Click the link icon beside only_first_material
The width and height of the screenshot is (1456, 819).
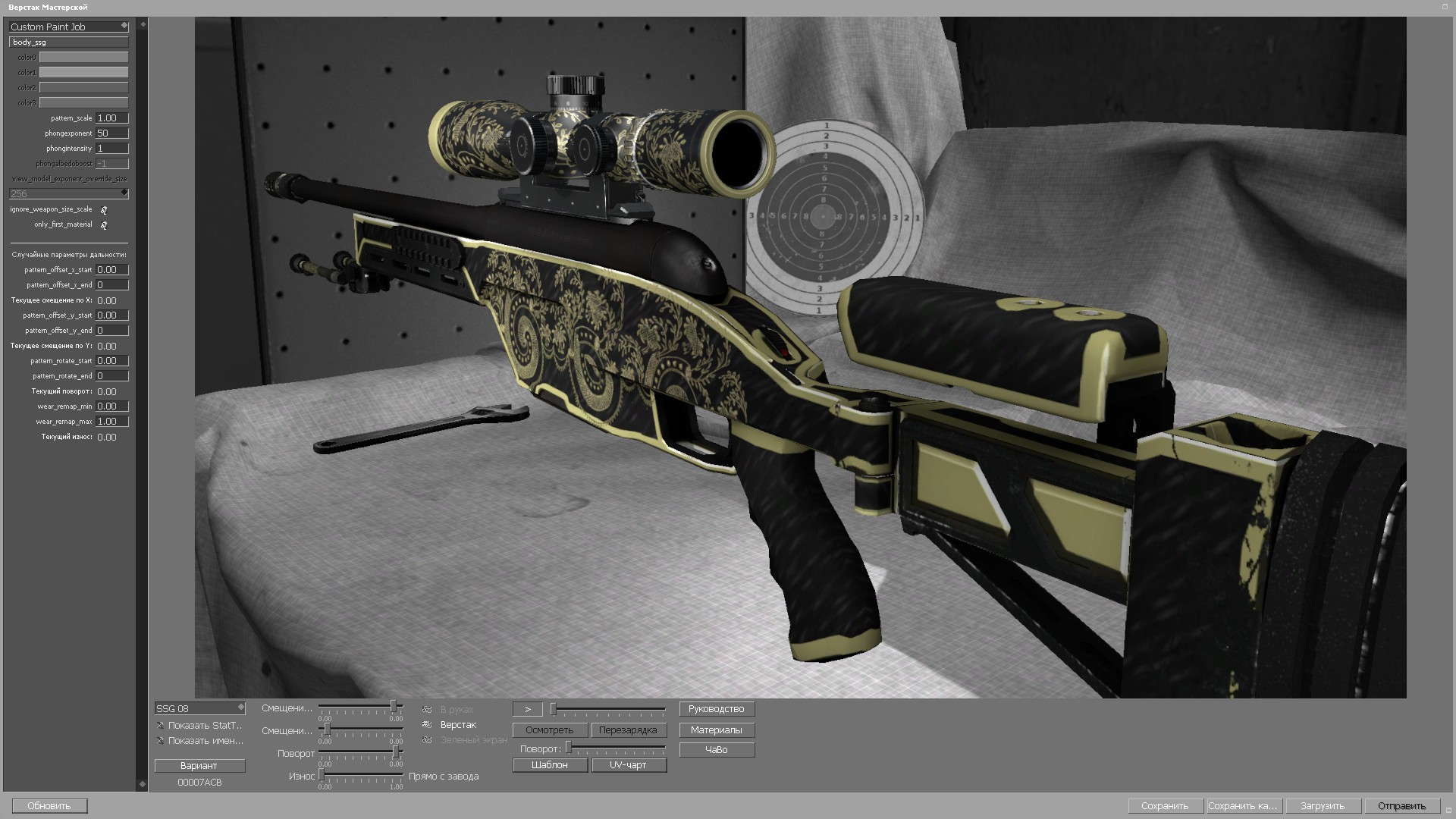click(104, 225)
